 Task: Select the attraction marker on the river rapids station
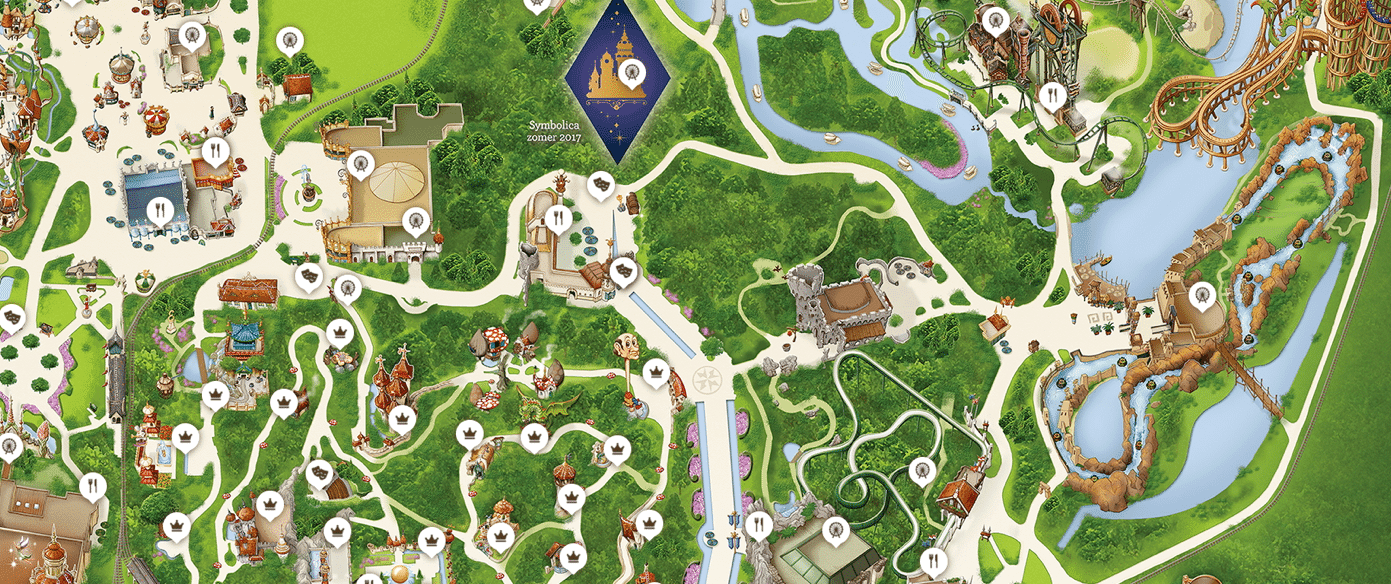[x=1203, y=293]
